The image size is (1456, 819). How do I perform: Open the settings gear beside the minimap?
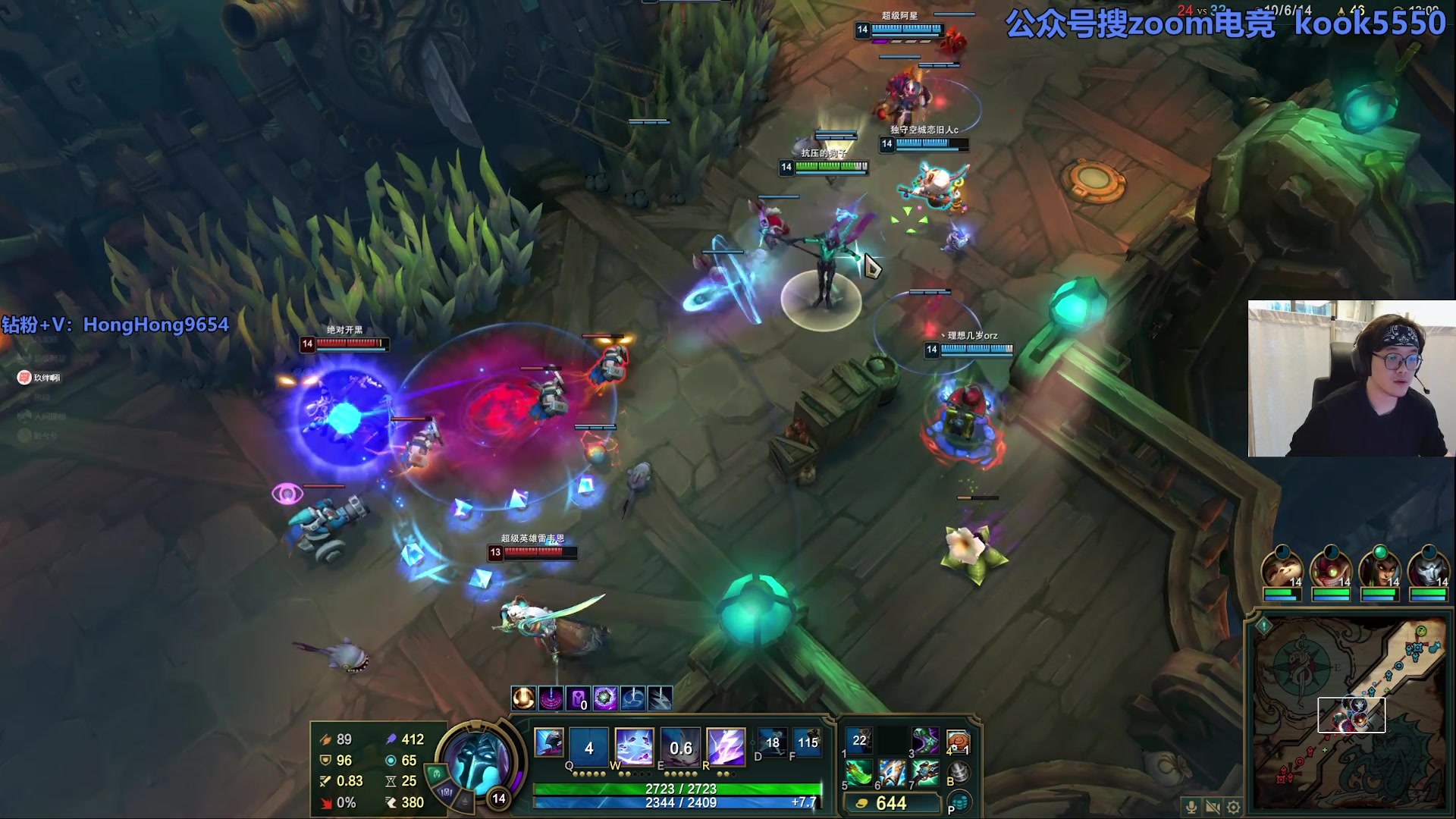coord(1234,807)
